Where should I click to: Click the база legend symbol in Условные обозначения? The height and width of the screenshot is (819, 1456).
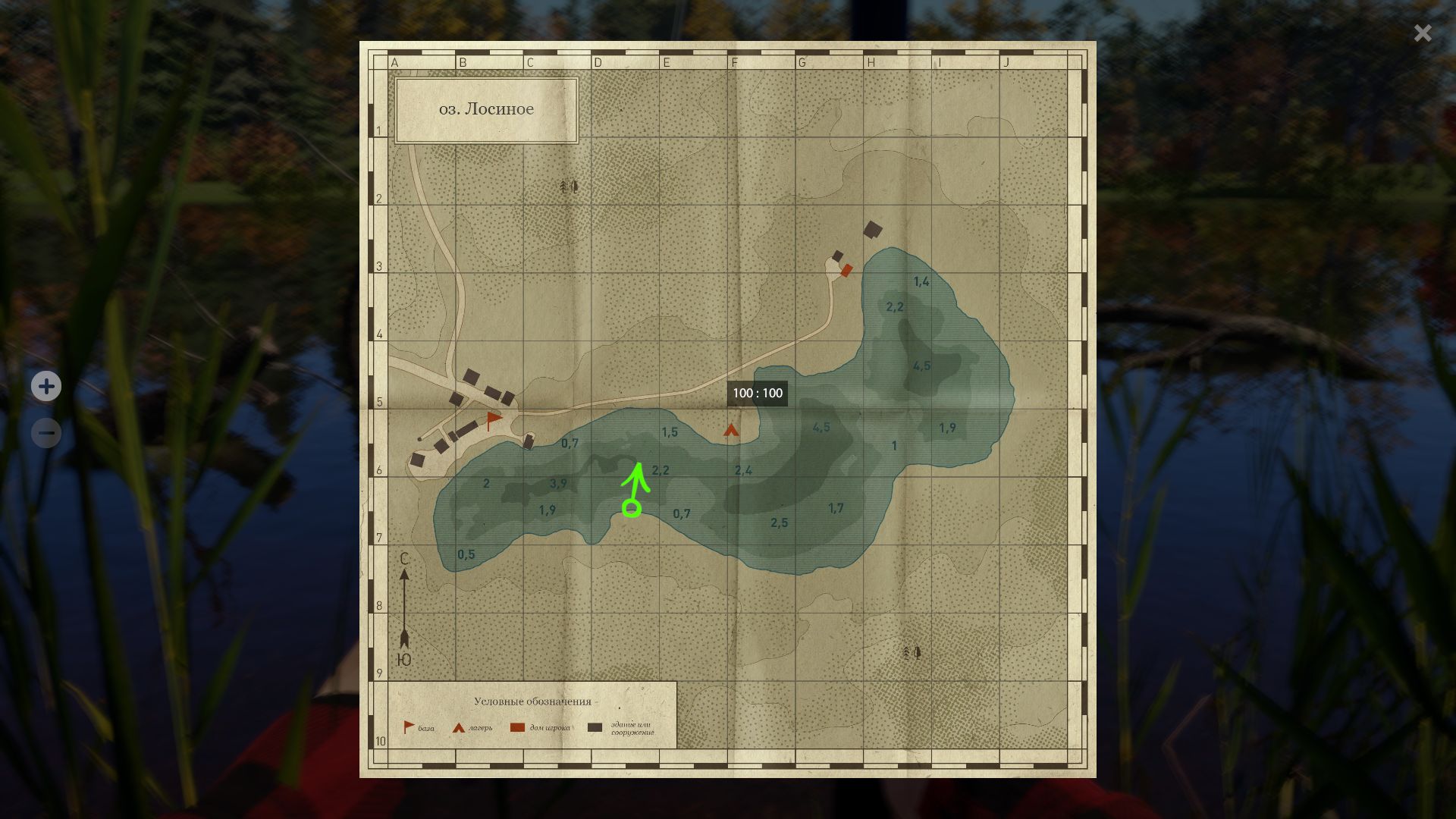pyautogui.click(x=407, y=724)
